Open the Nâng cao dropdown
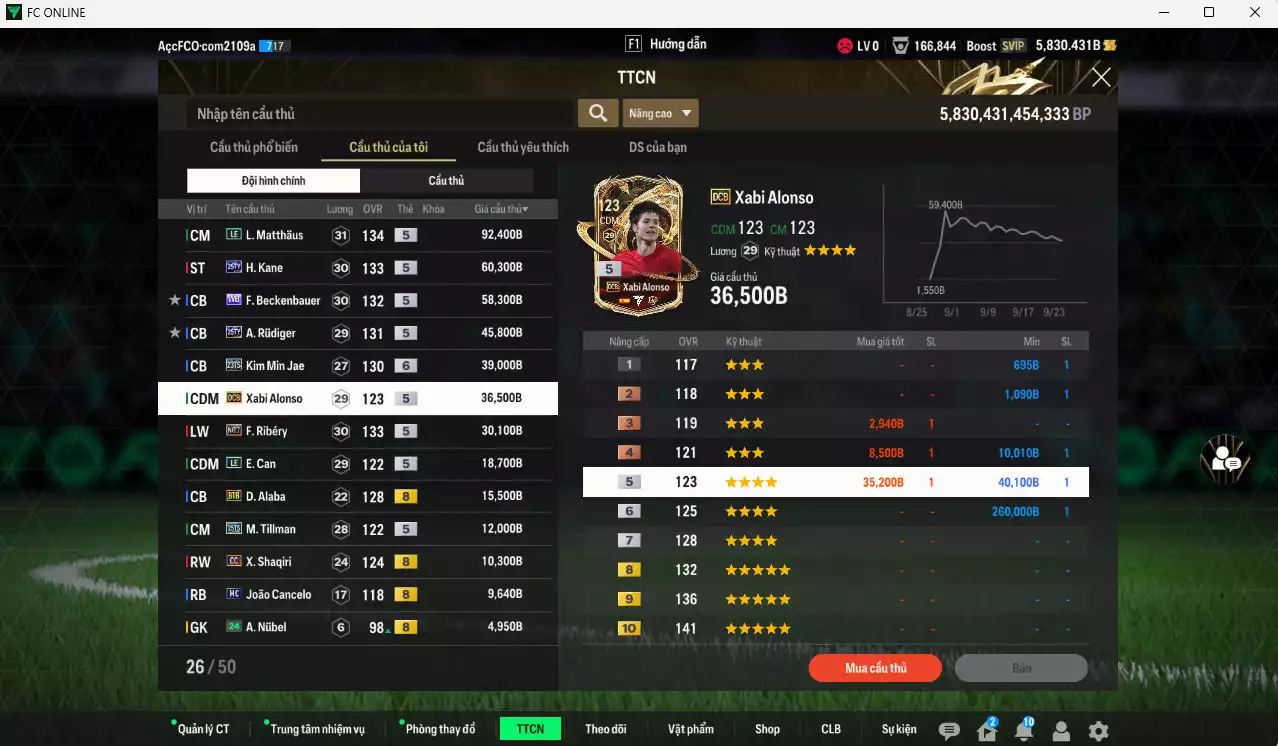This screenshot has width=1278, height=746. pyautogui.click(x=660, y=114)
